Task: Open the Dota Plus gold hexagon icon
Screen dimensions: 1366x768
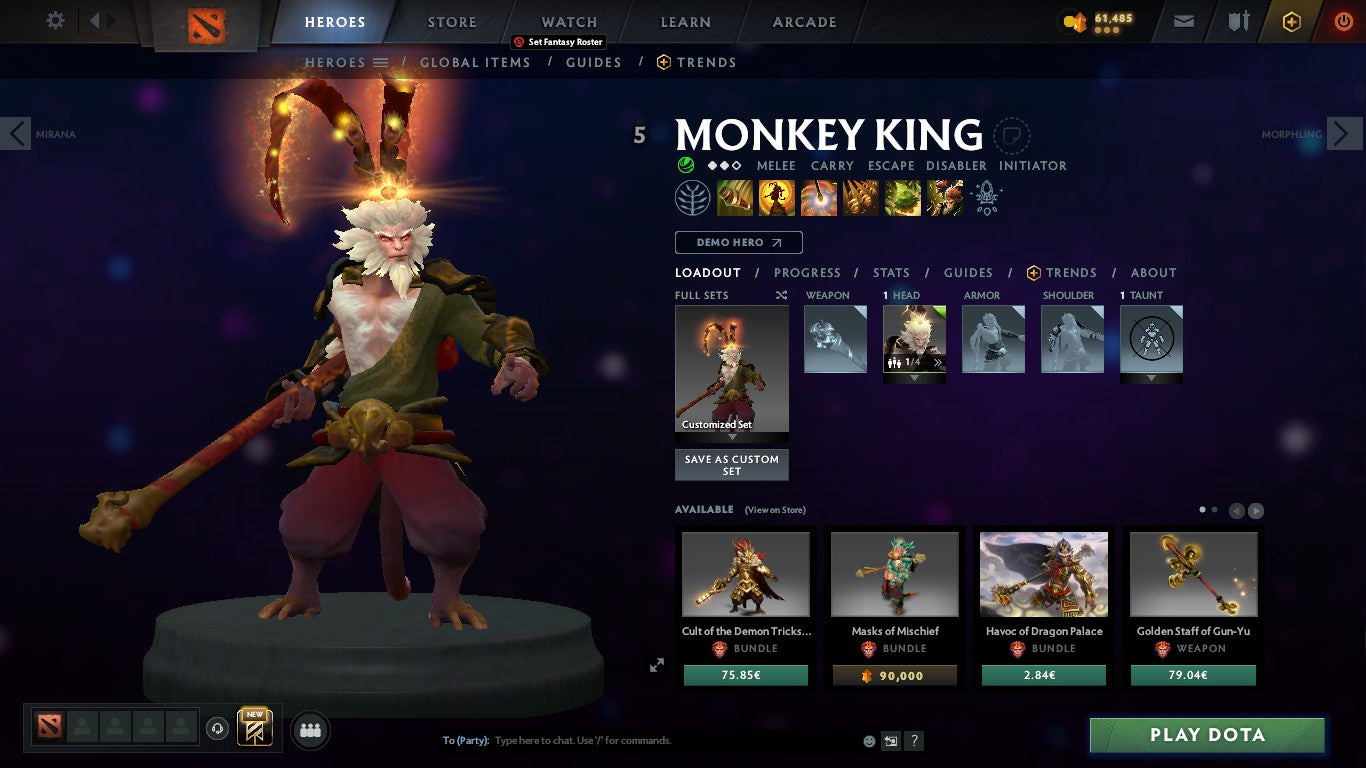Action: (1290, 21)
